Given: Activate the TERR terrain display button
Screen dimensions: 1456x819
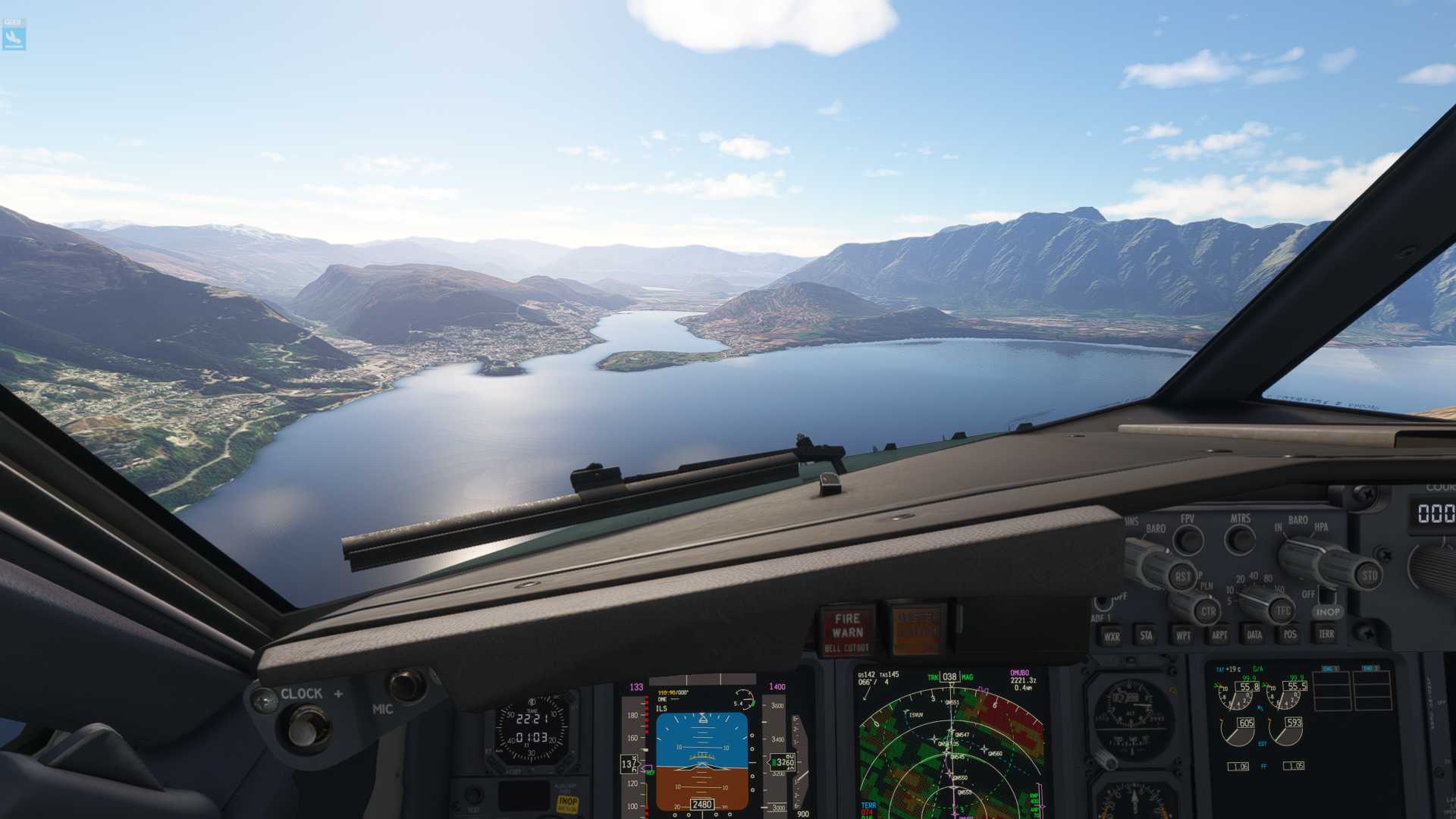Looking at the screenshot, I should (1326, 634).
